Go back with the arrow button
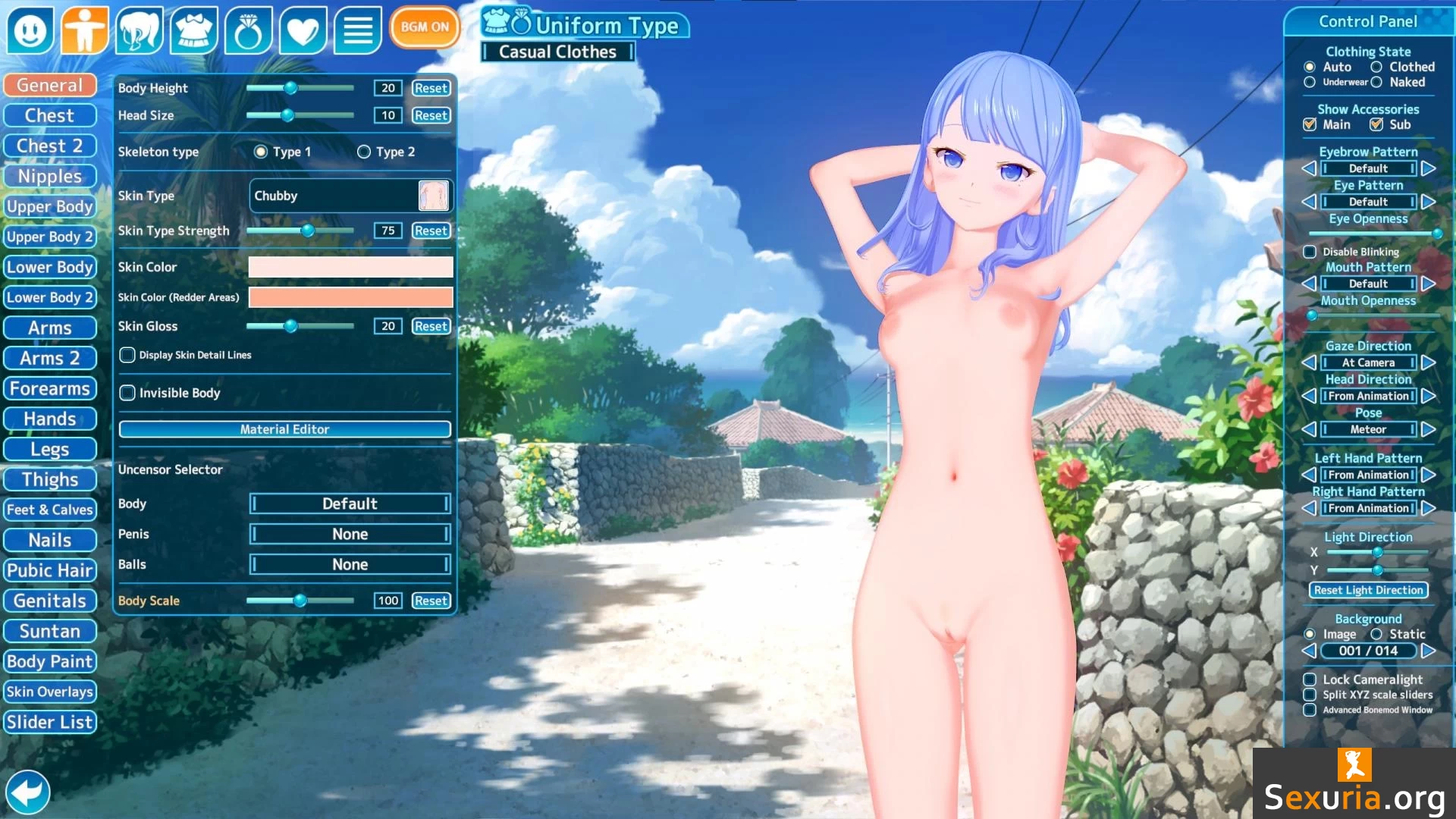The height and width of the screenshot is (819, 1456). point(28,792)
